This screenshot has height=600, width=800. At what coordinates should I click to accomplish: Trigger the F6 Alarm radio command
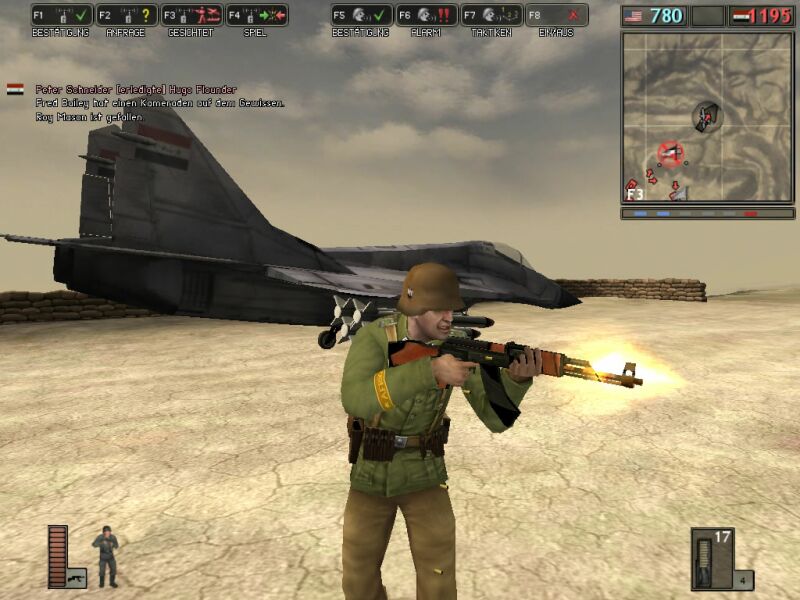(427, 15)
